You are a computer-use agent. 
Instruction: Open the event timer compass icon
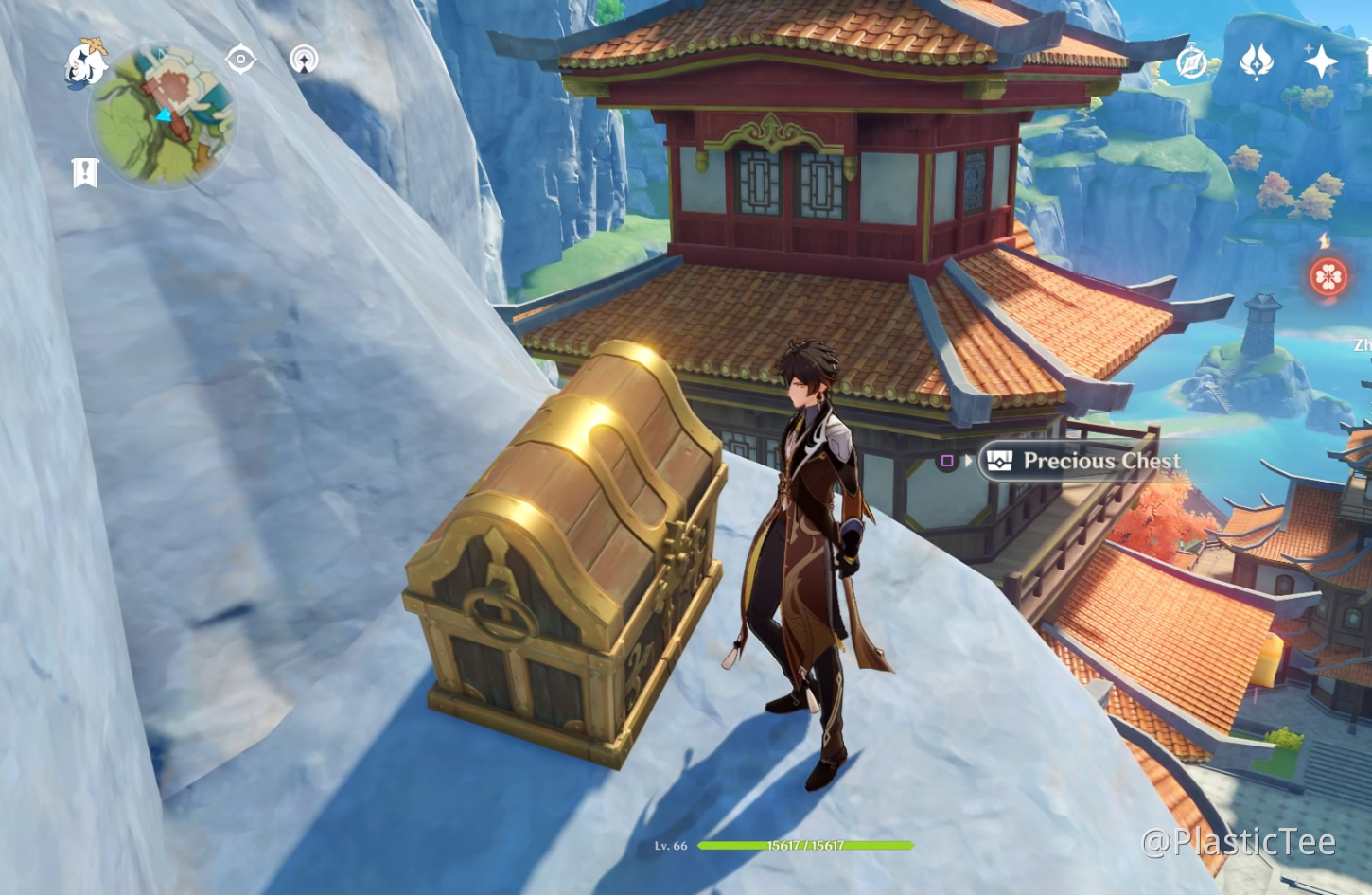(x=1190, y=62)
